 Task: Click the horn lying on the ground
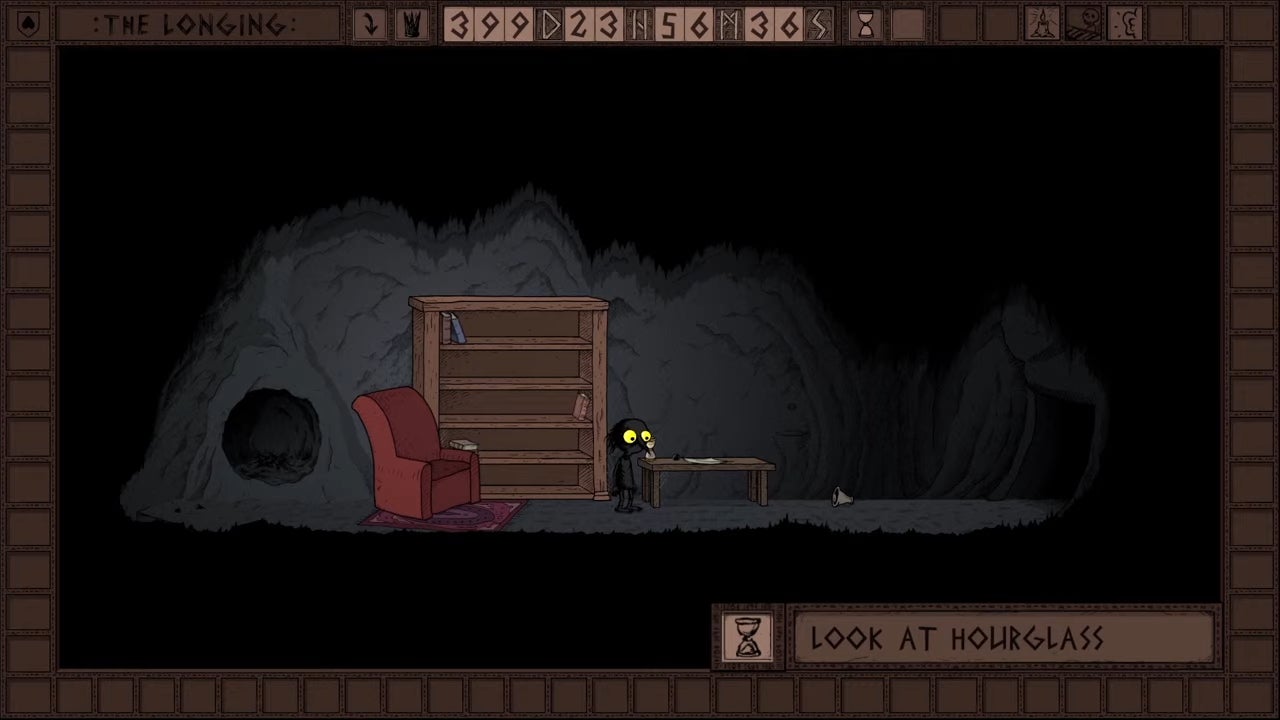[840, 498]
